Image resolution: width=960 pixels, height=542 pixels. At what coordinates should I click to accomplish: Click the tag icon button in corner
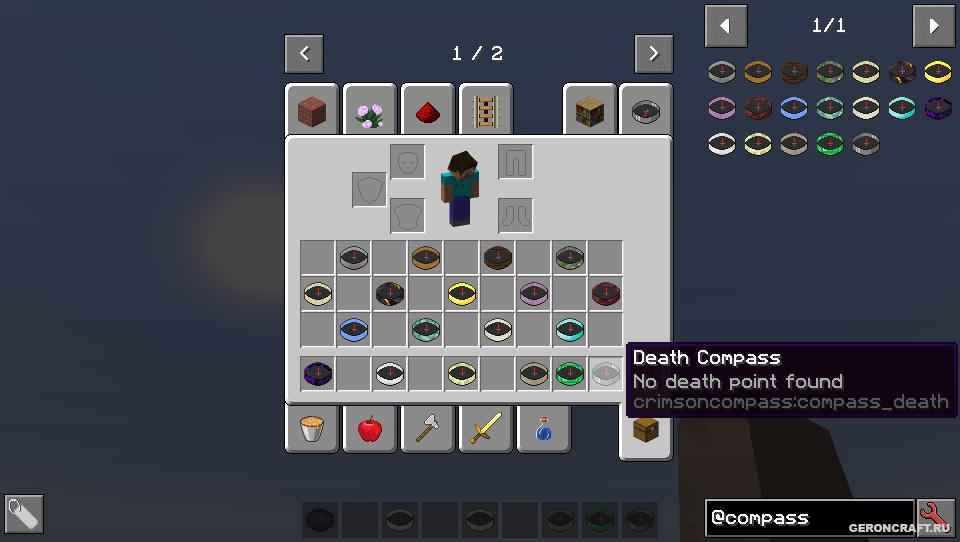pos(24,514)
